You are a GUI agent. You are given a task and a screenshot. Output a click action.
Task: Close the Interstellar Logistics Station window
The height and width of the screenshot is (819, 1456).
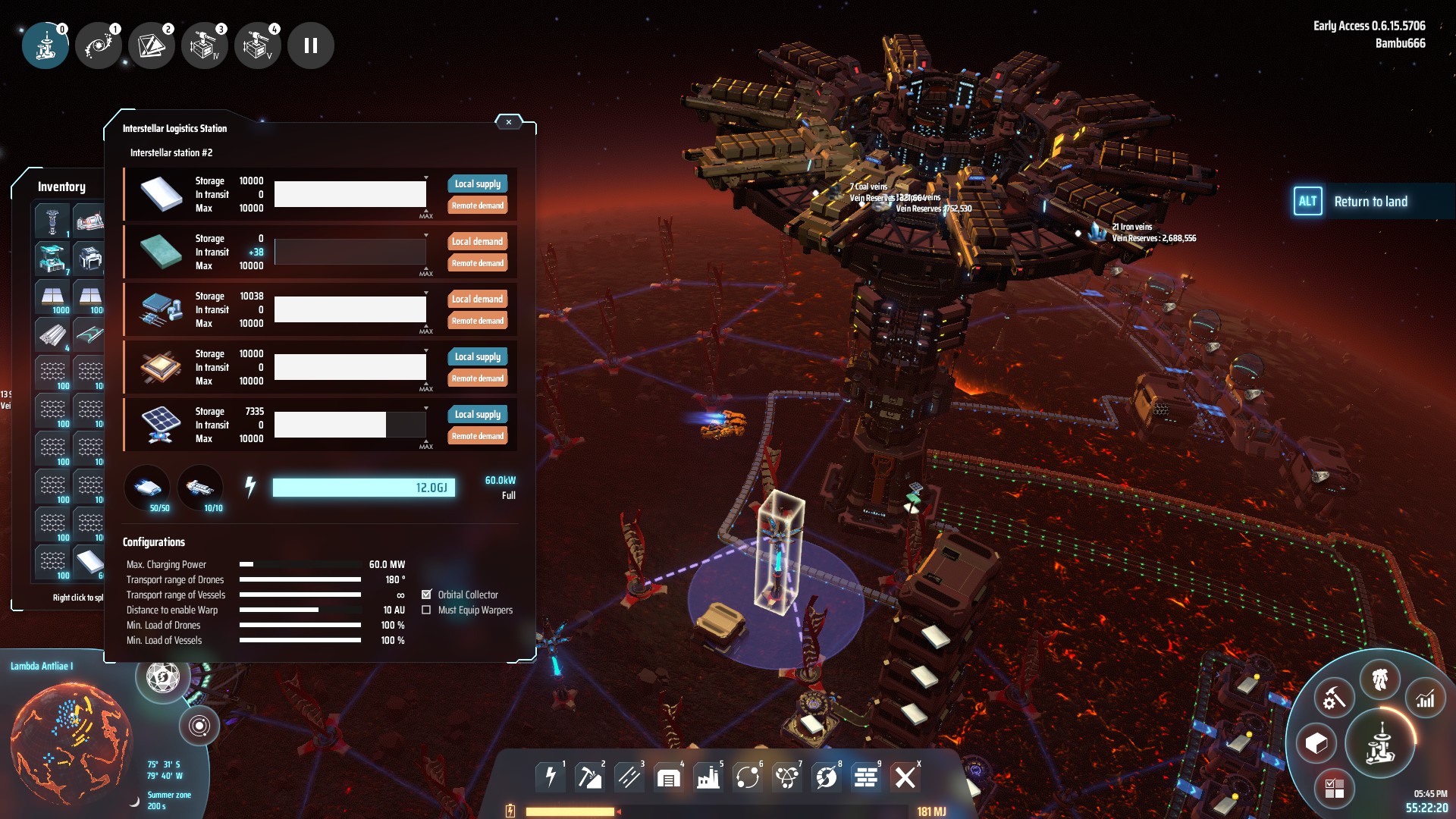click(x=509, y=122)
